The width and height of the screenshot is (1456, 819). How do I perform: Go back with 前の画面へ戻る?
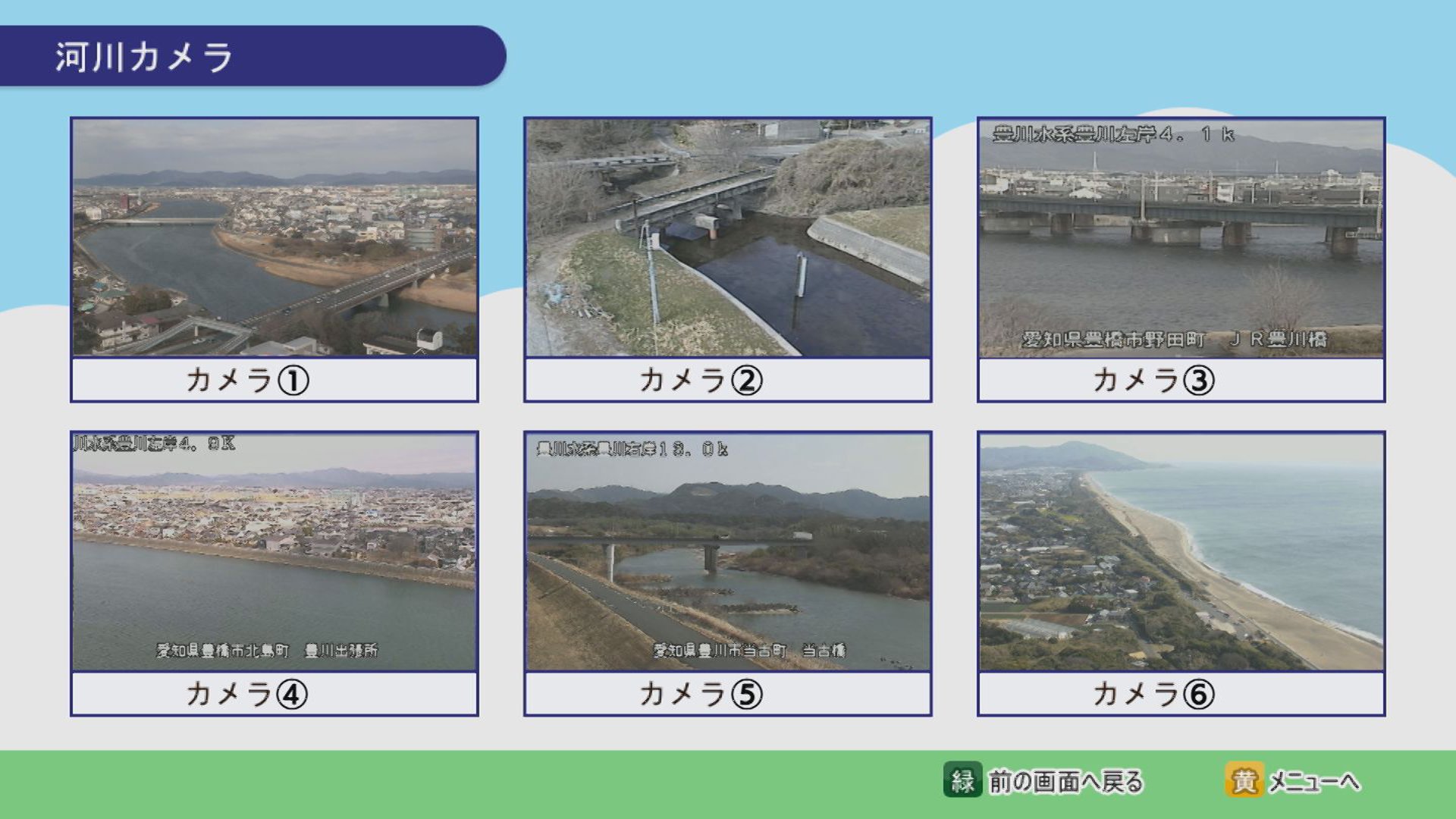1043,780
